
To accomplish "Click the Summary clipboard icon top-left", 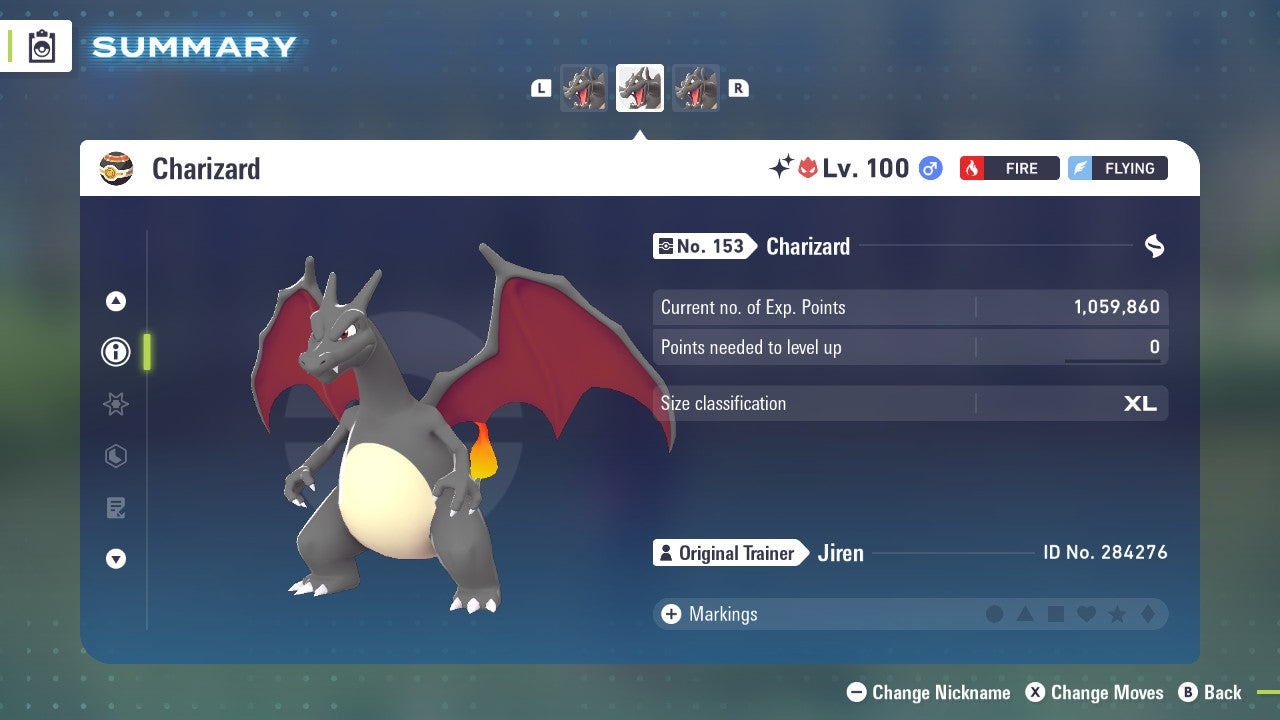I will (x=40, y=45).
